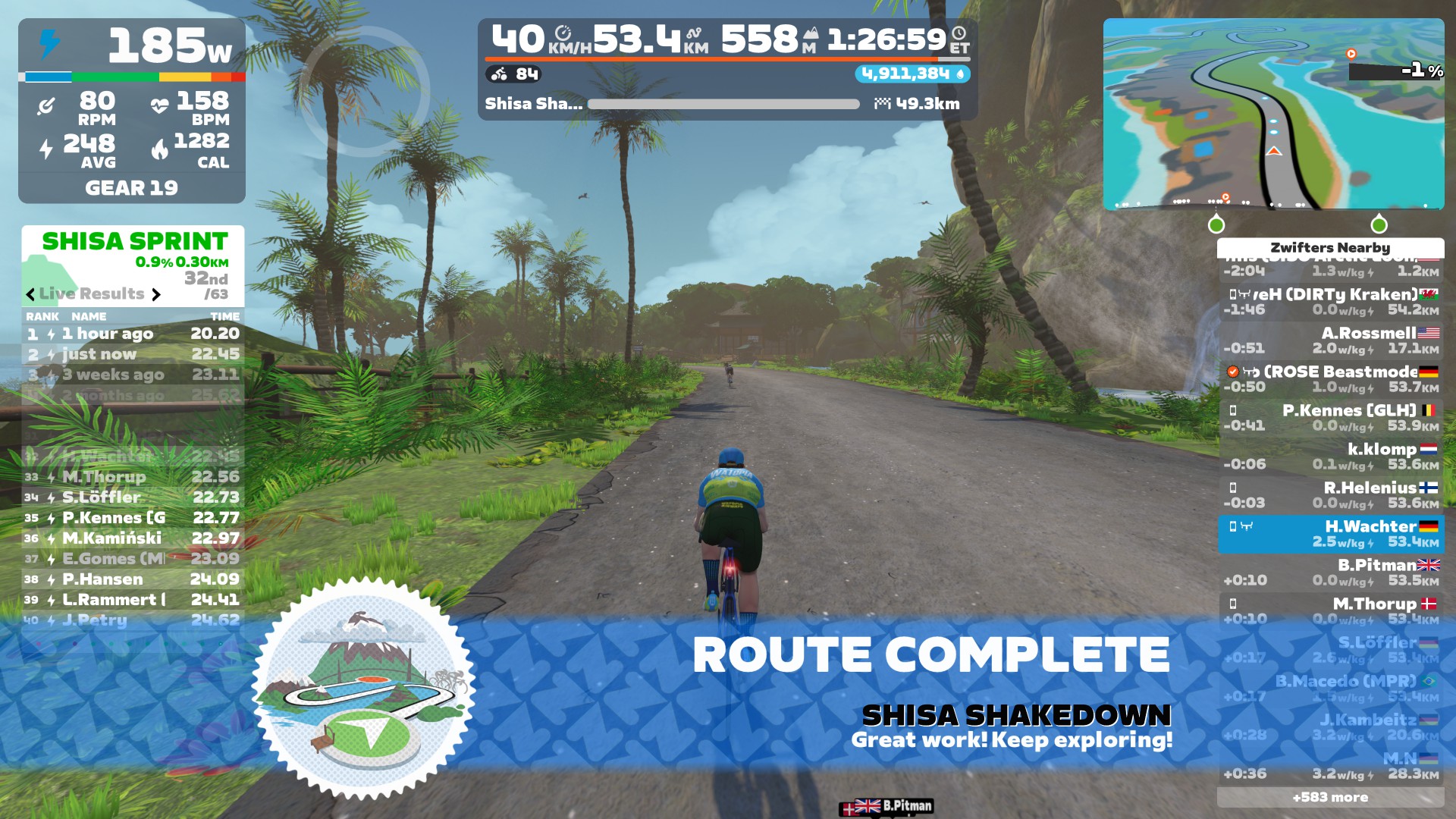Click the 4,911,384 drops counter
This screenshot has height=819, width=1456.
(912, 74)
